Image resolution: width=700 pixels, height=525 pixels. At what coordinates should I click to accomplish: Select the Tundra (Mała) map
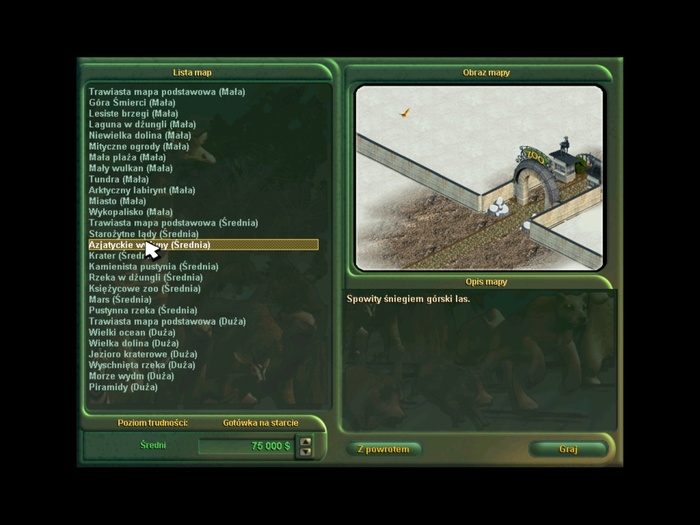pos(119,179)
